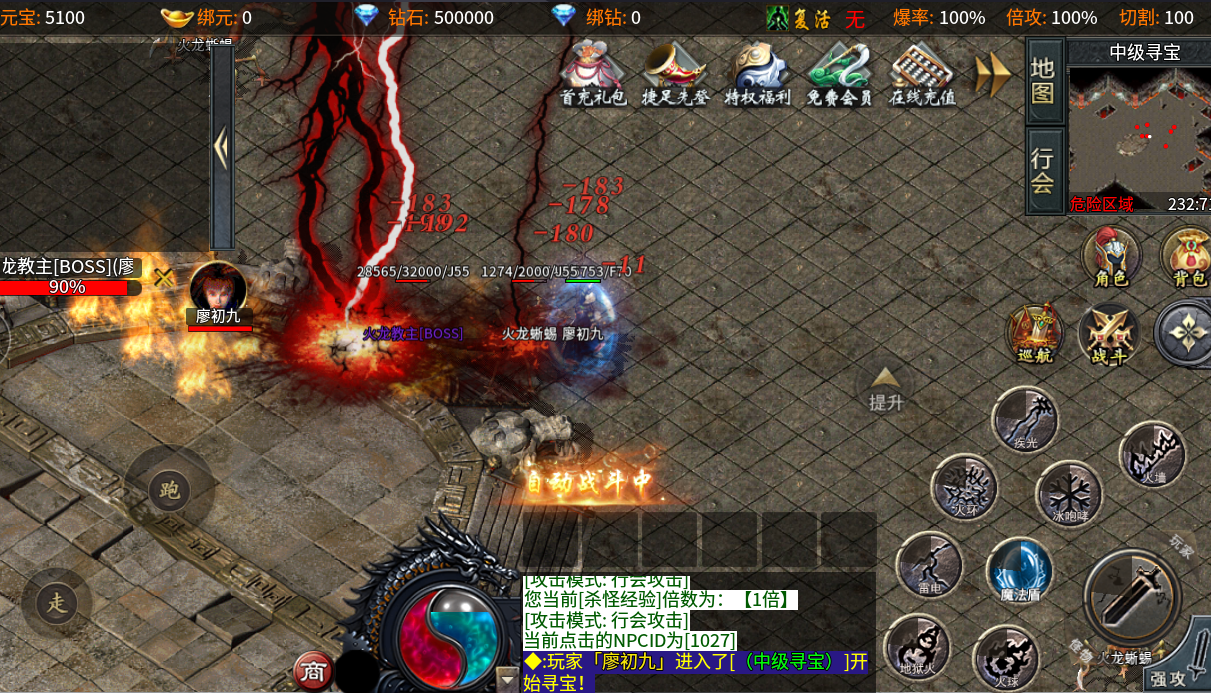
Task: Open the 地图 map tab
Action: pyautogui.click(x=1044, y=81)
